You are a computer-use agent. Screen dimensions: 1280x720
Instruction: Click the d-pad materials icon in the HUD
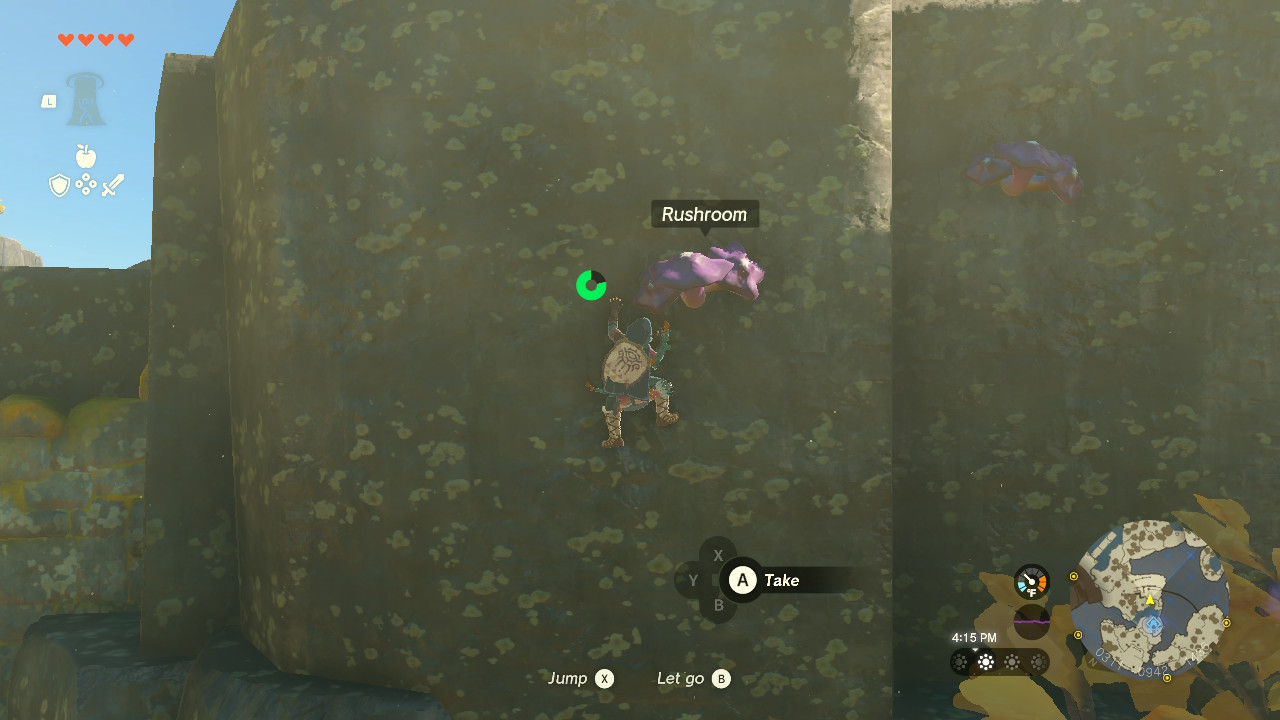86,183
